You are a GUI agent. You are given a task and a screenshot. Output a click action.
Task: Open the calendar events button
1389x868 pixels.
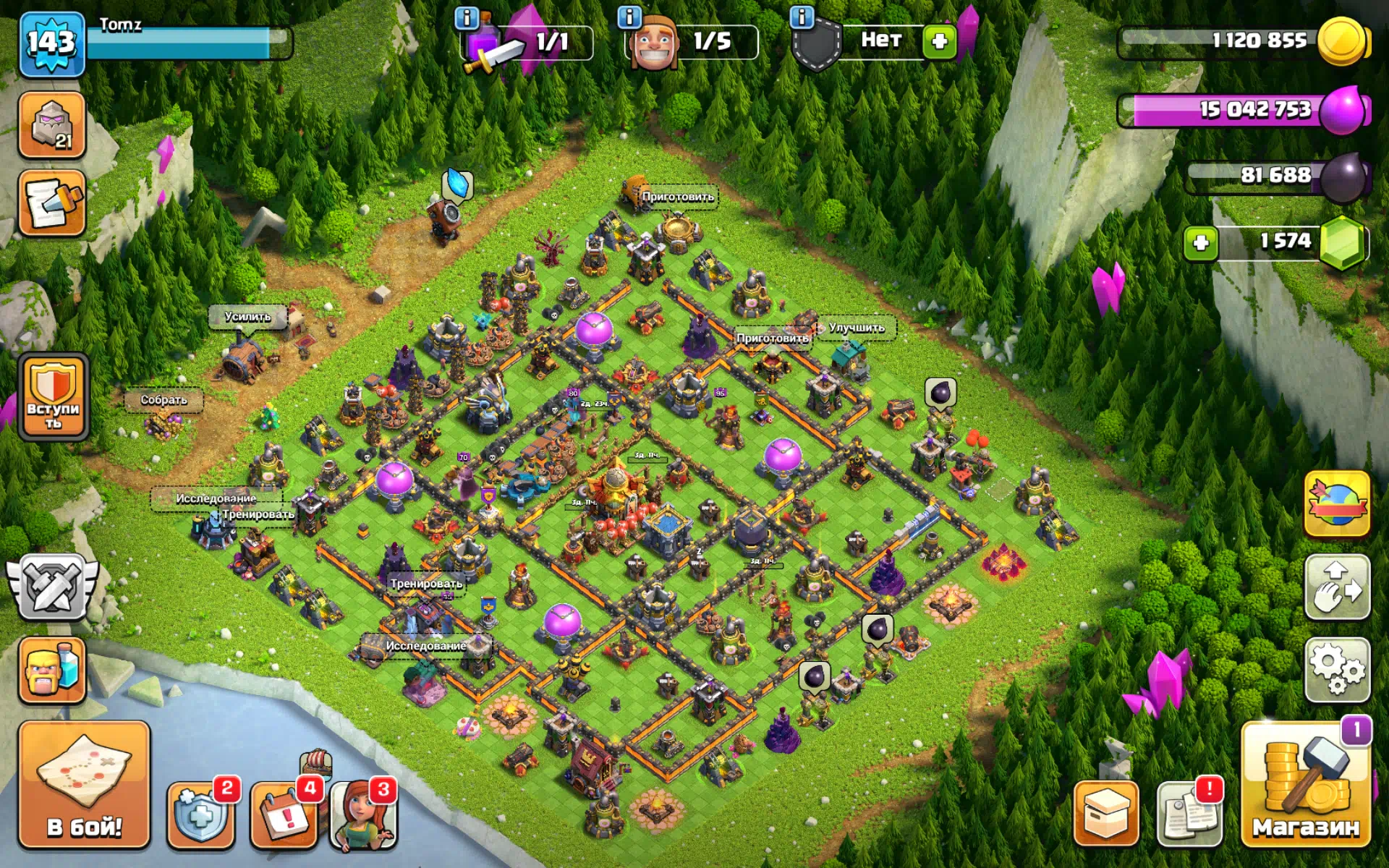click(284, 815)
